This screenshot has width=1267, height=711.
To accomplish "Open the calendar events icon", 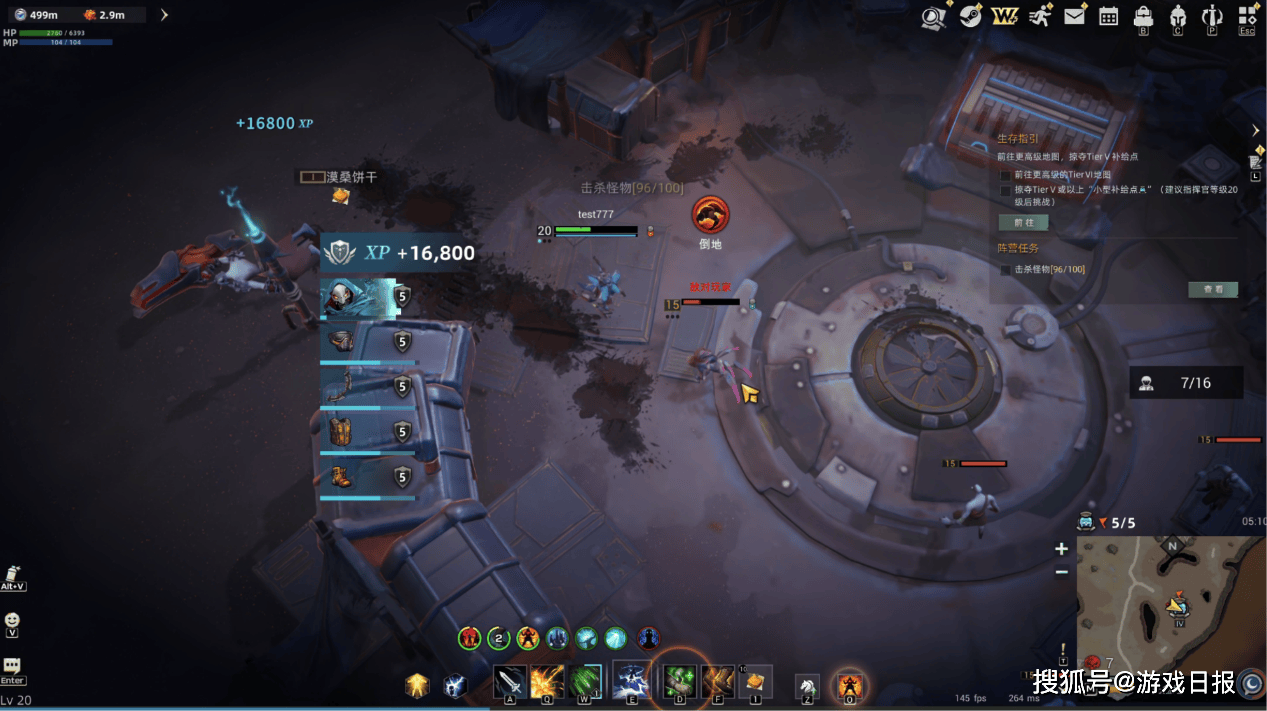I will 1108,16.
